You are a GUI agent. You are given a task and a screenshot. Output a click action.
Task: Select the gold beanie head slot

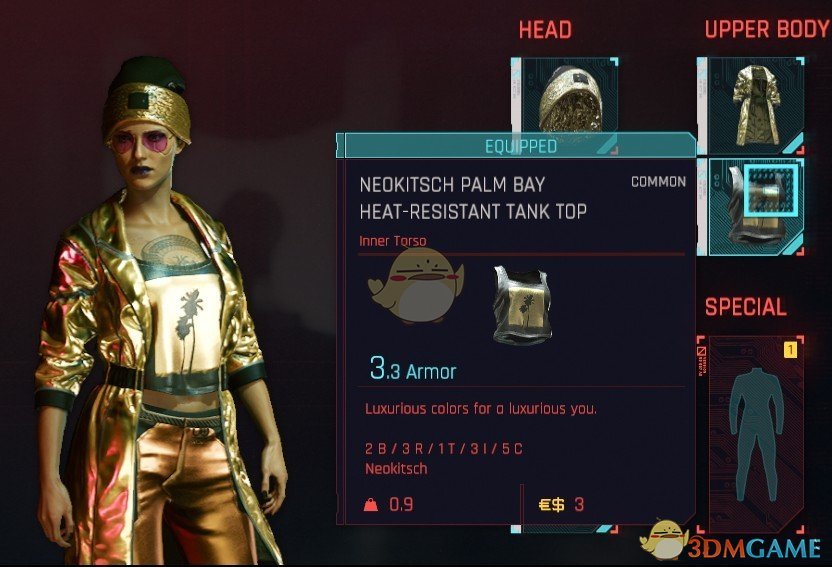(x=566, y=95)
